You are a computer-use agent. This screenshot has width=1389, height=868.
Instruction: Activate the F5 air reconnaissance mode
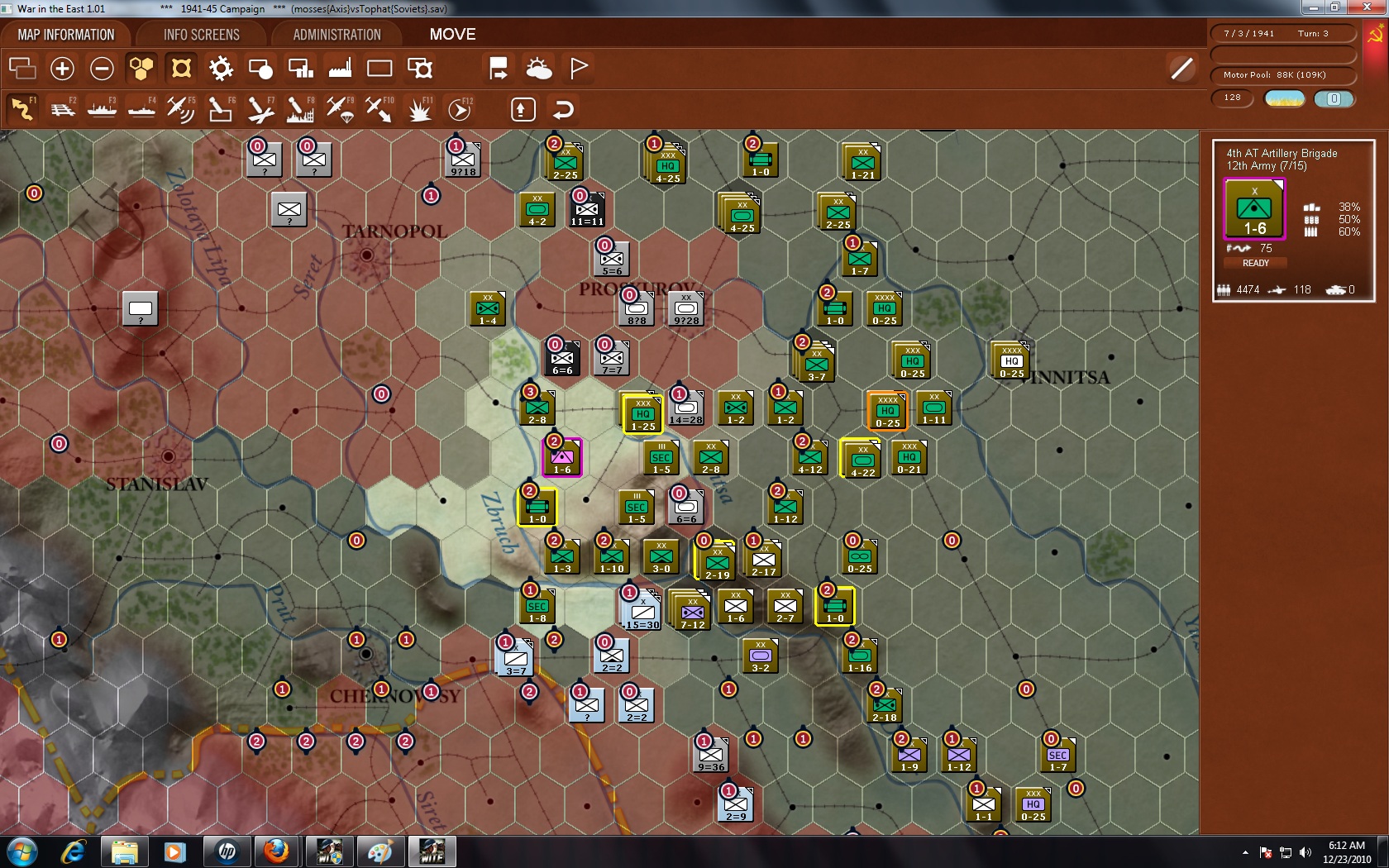tap(180, 108)
